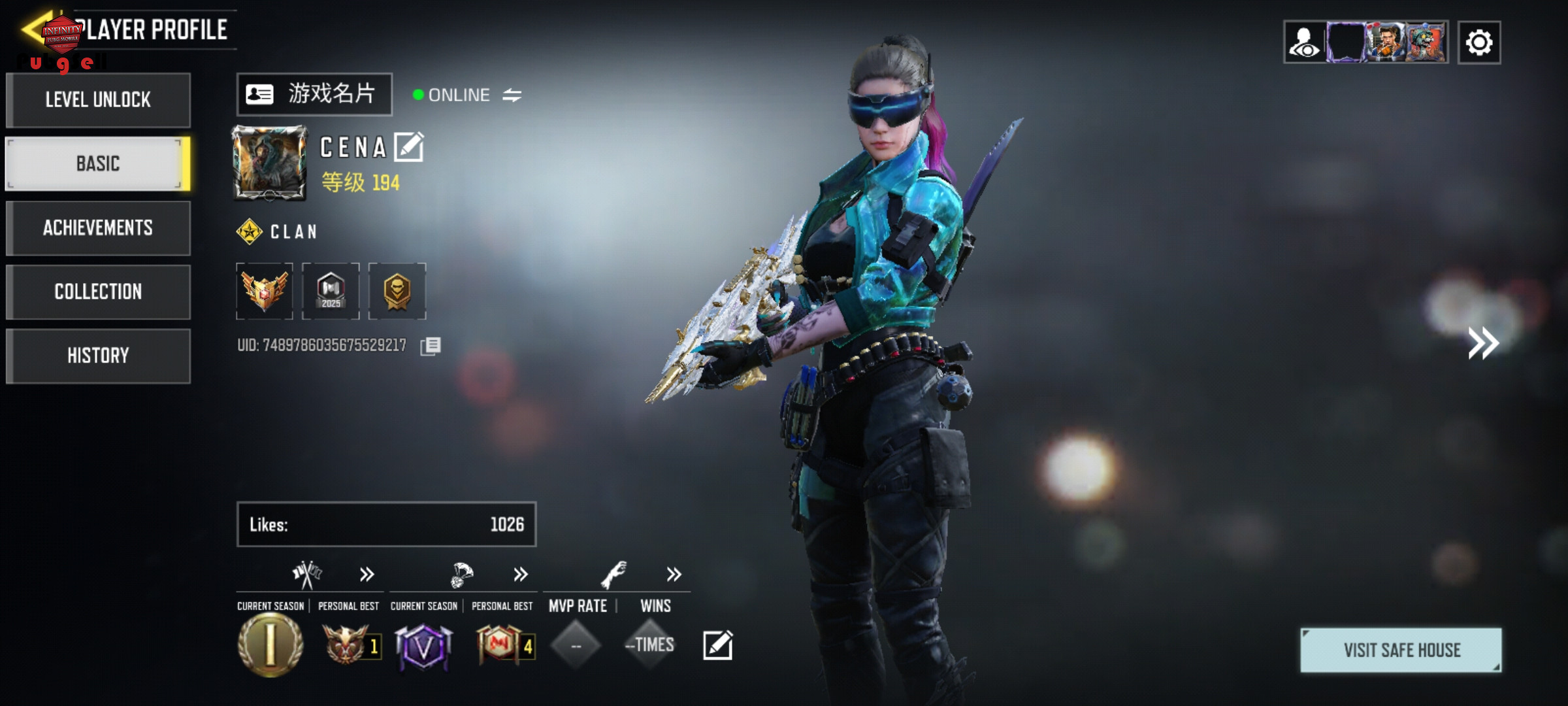Screen dimensions: 1568x706
Task: View the History tab
Action: tap(98, 356)
